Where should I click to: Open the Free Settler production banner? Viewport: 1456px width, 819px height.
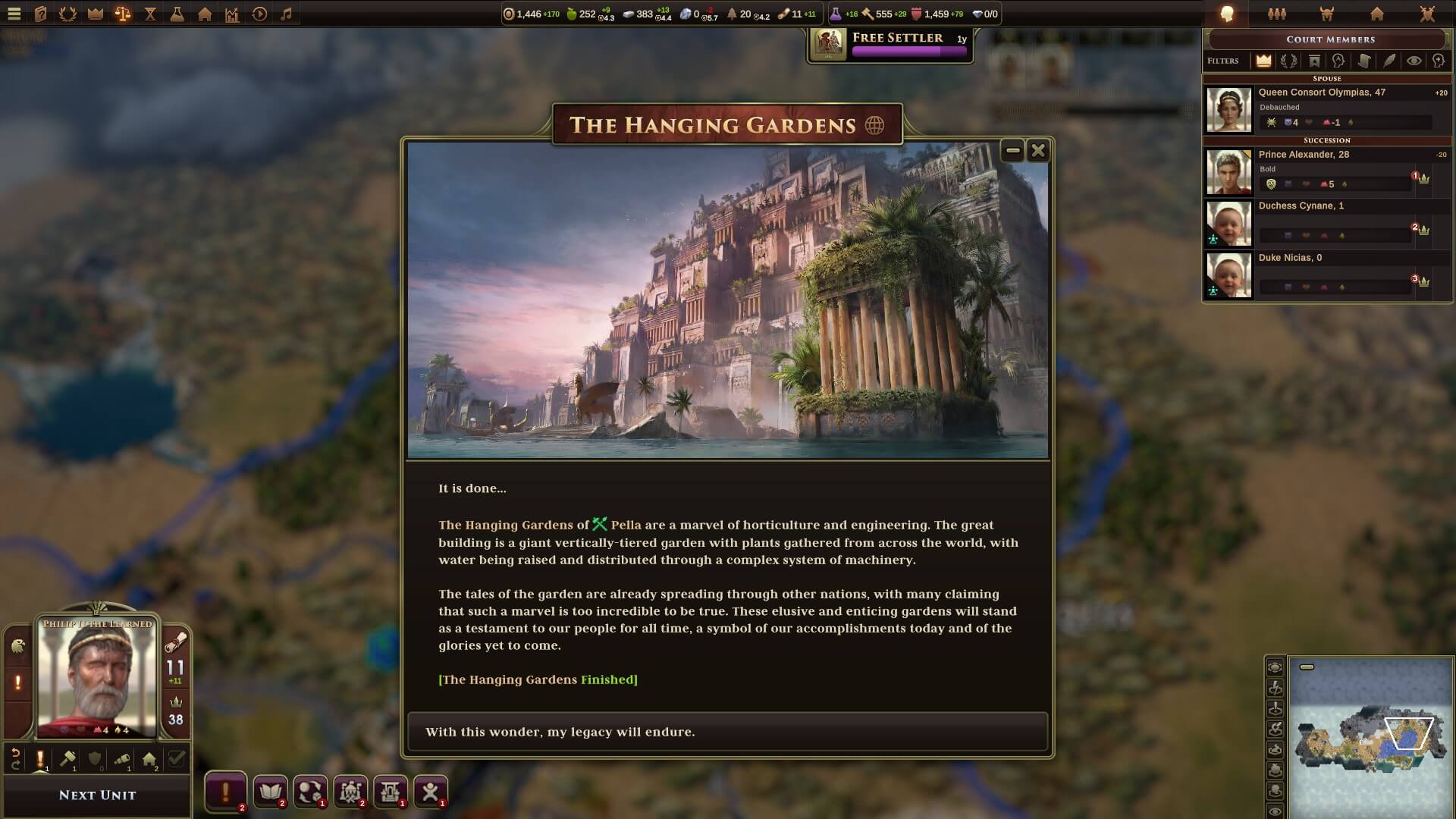point(890,45)
